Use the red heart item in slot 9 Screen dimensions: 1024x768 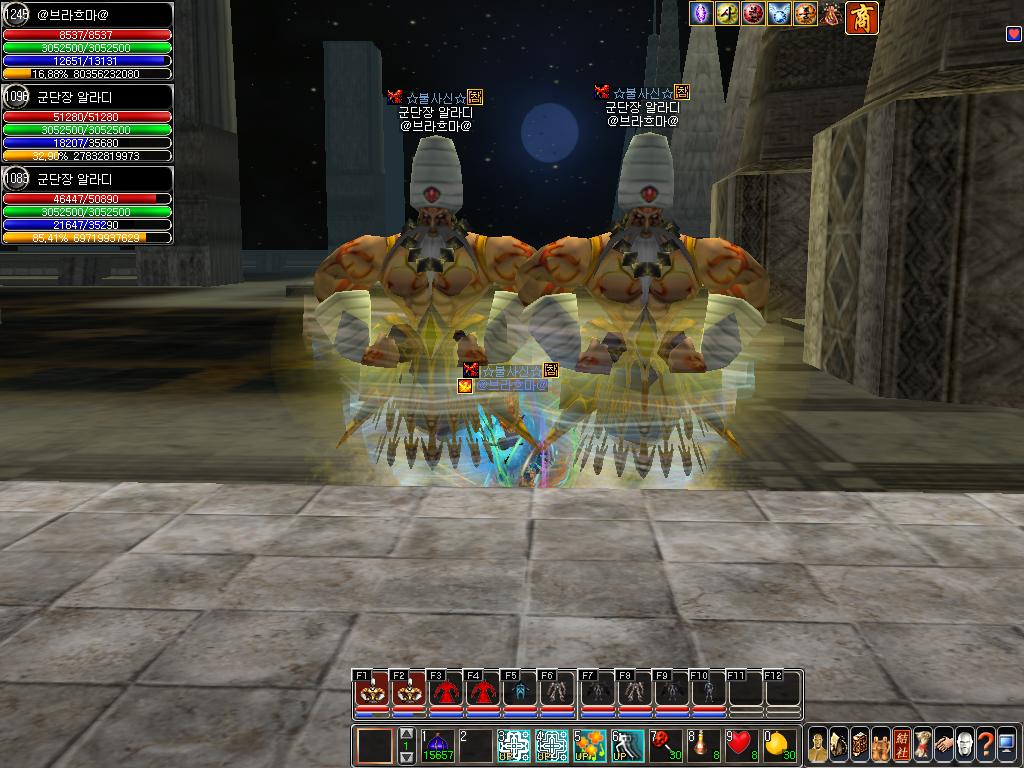(741, 746)
